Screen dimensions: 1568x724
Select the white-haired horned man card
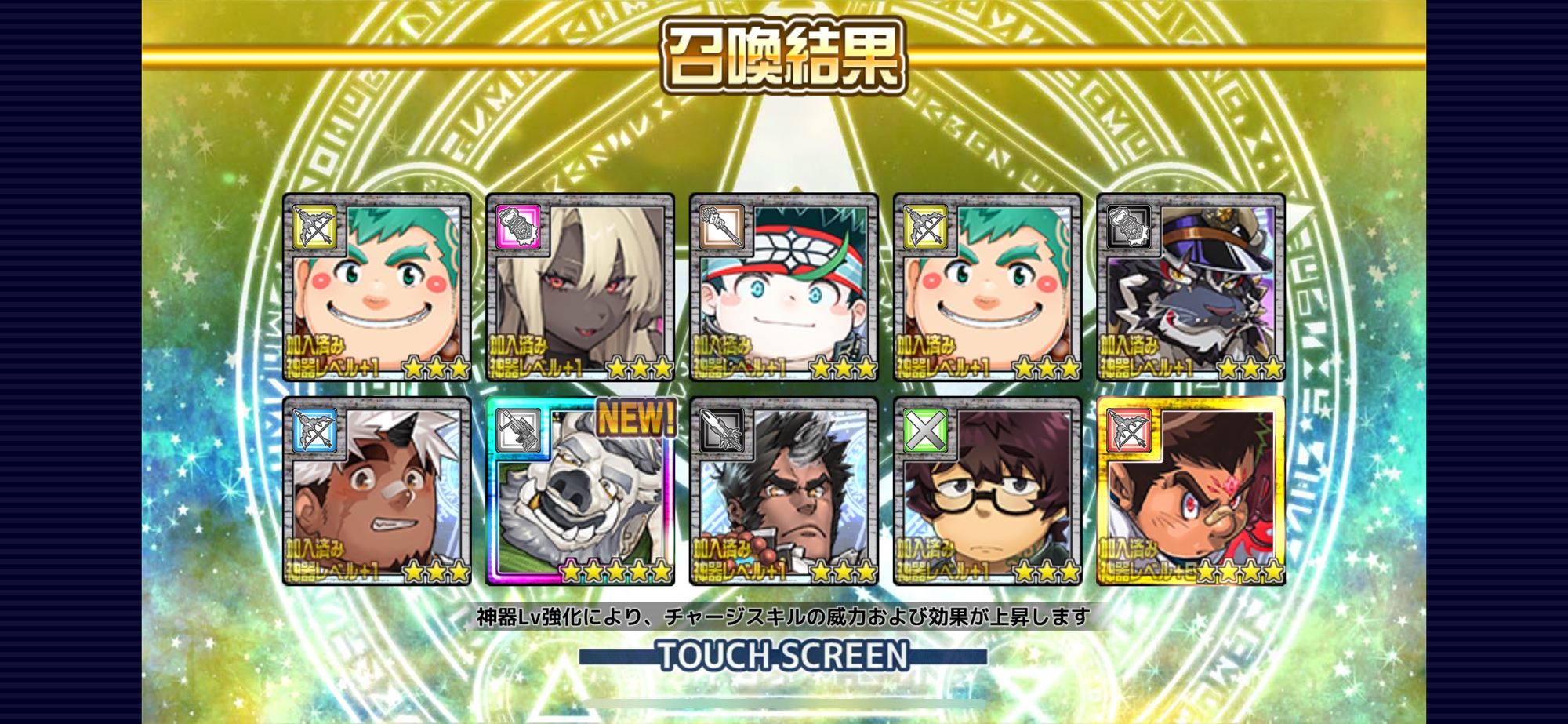point(377,491)
